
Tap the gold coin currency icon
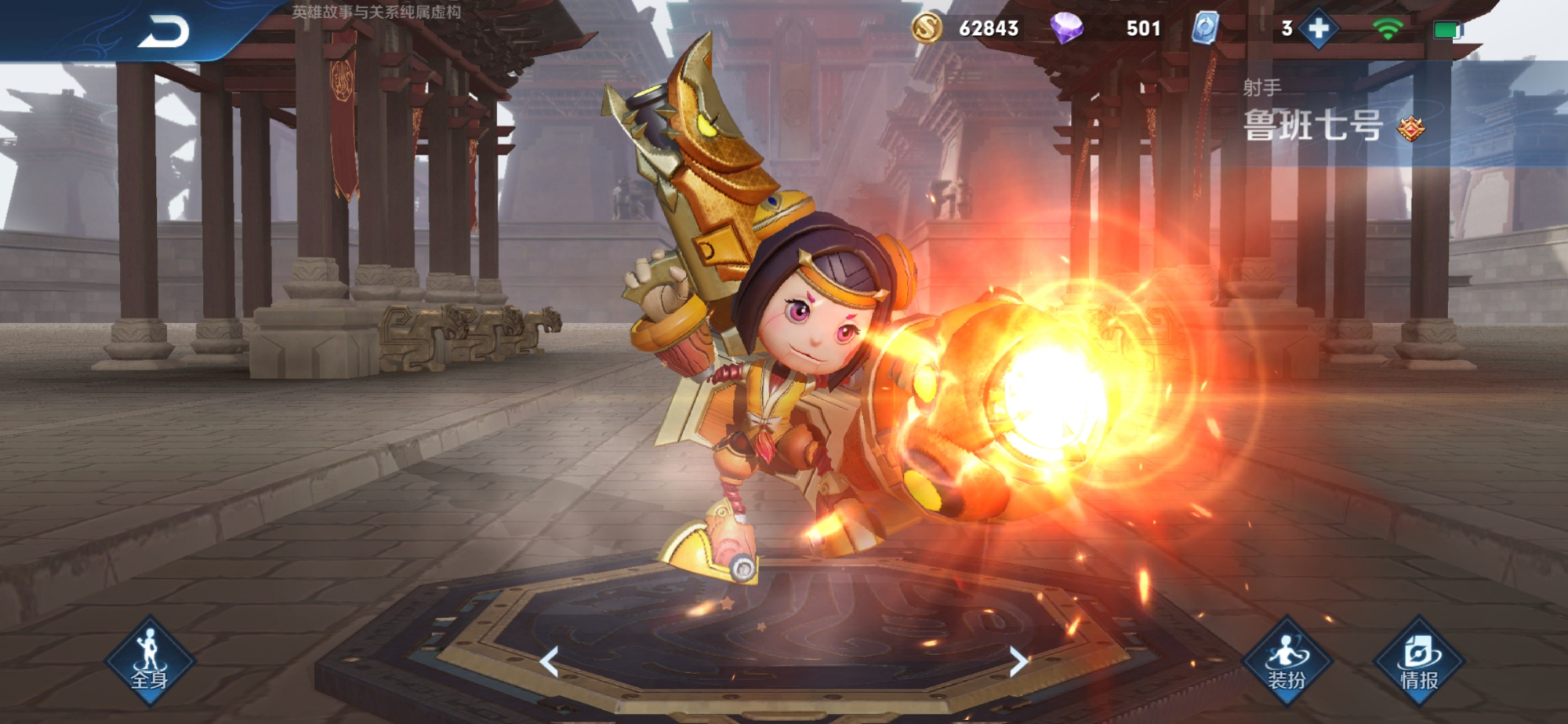[x=926, y=28]
